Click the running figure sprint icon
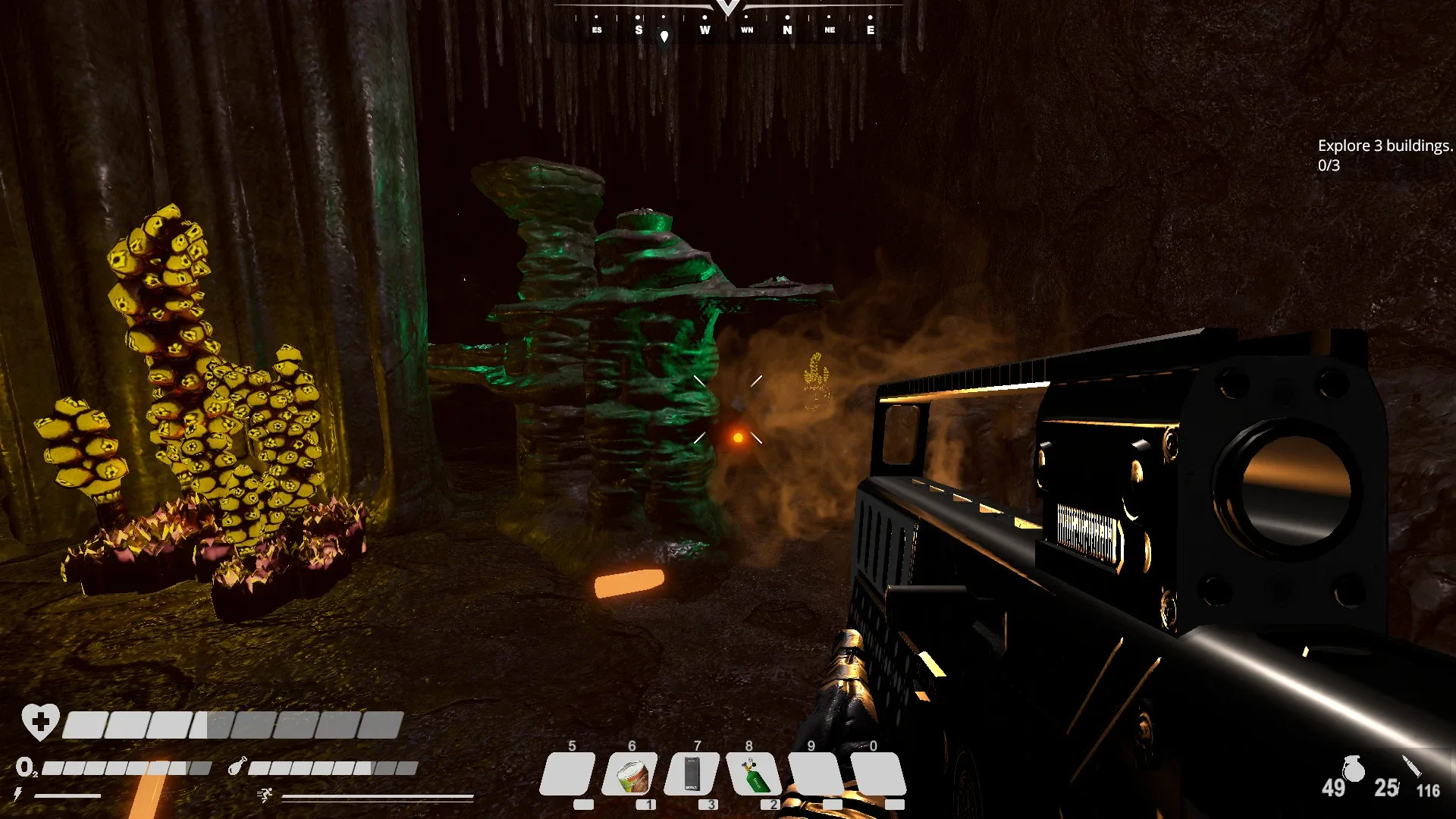 [265, 795]
